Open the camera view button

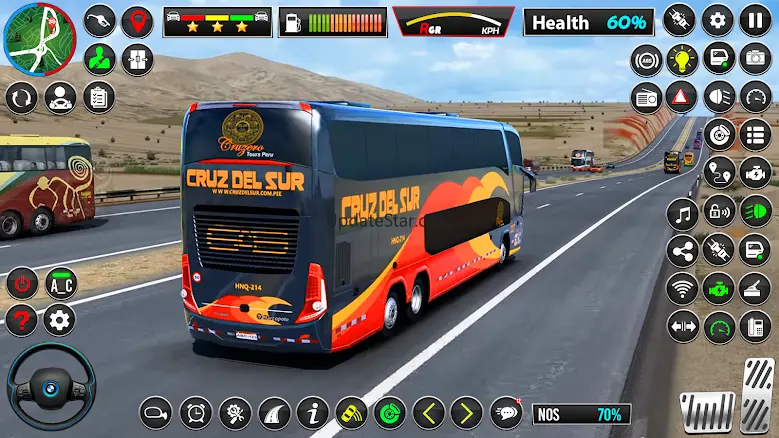point(755,59)
